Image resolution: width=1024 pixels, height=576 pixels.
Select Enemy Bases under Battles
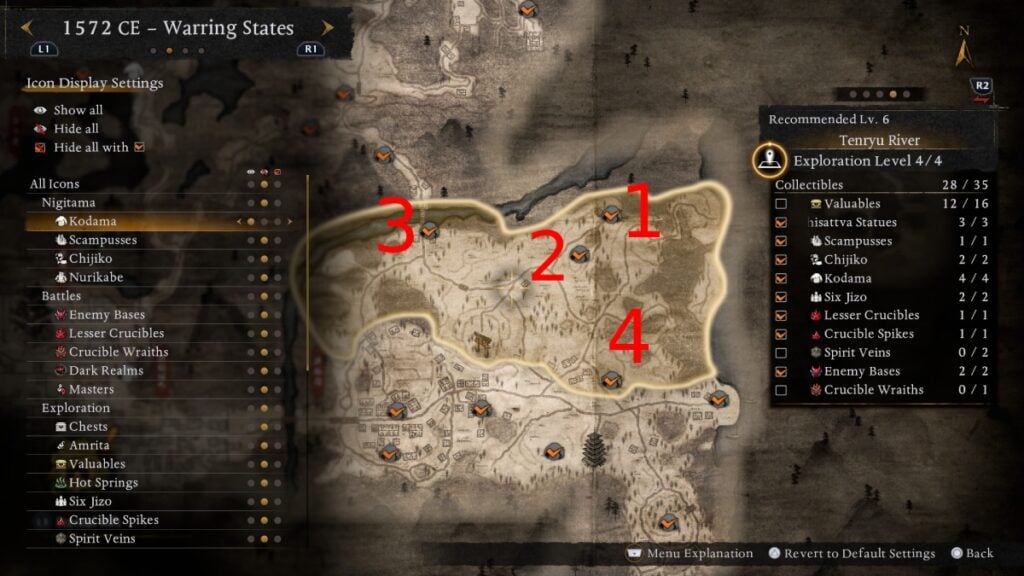tap(106, 315)
